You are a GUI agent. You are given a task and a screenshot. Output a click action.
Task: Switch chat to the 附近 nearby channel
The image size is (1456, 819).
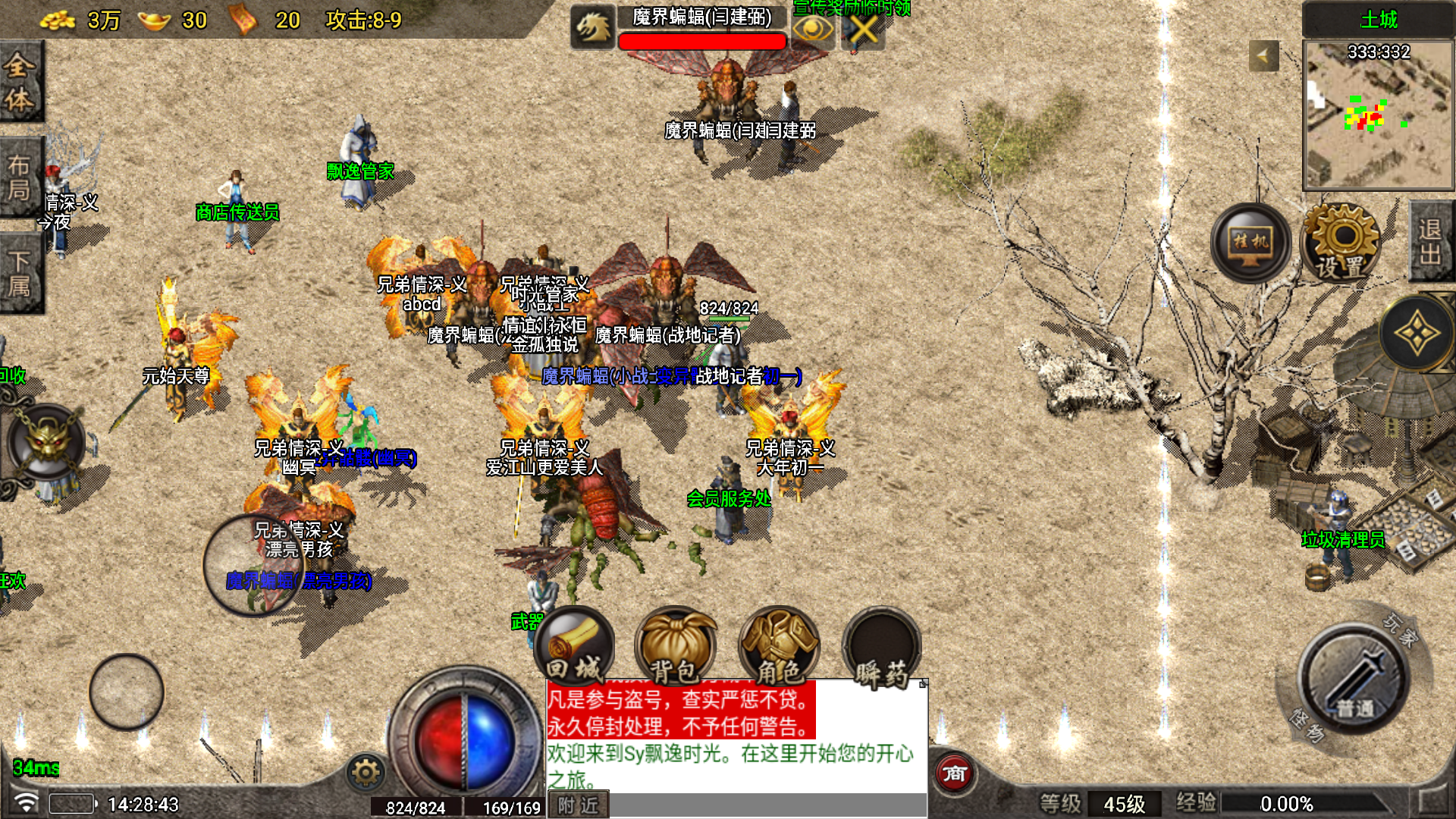tap(578, 805)
